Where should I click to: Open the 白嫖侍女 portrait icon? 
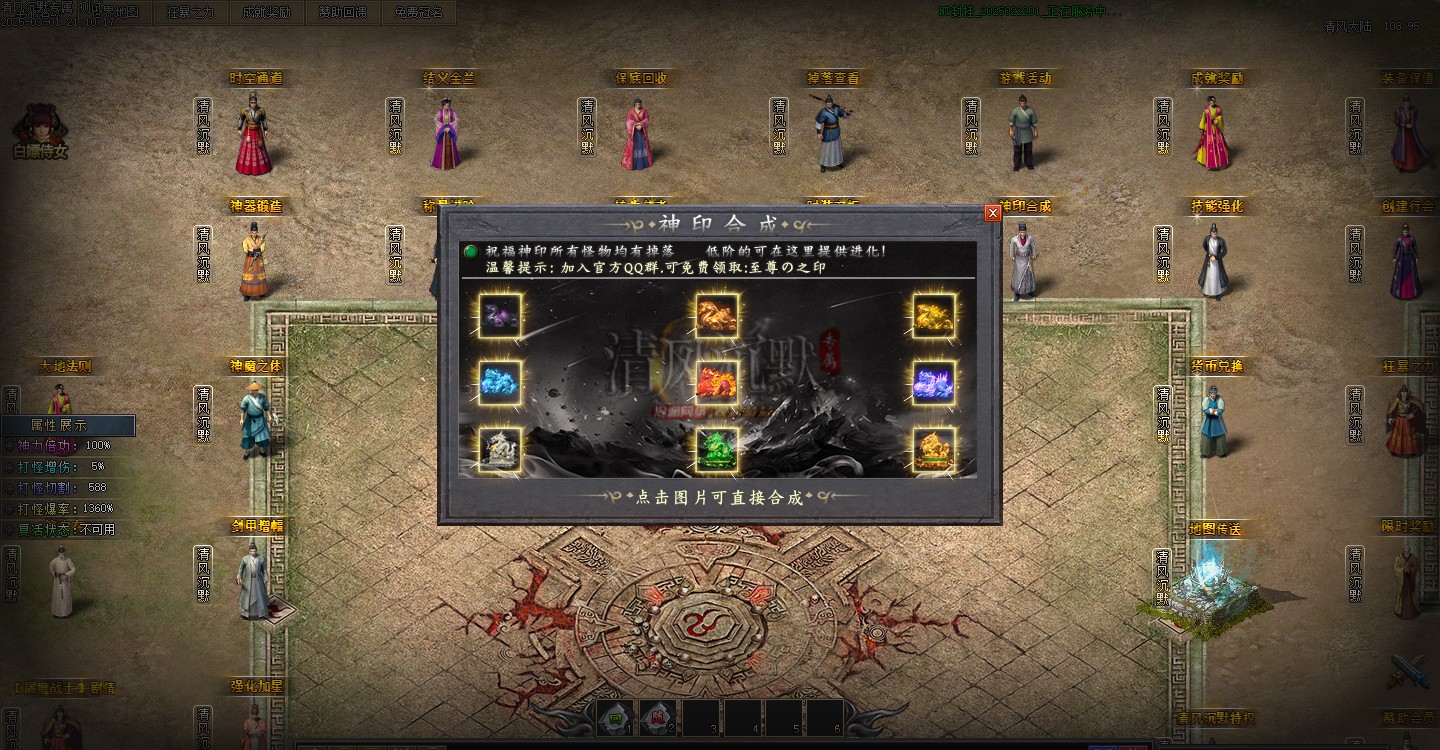coord(40,127)
